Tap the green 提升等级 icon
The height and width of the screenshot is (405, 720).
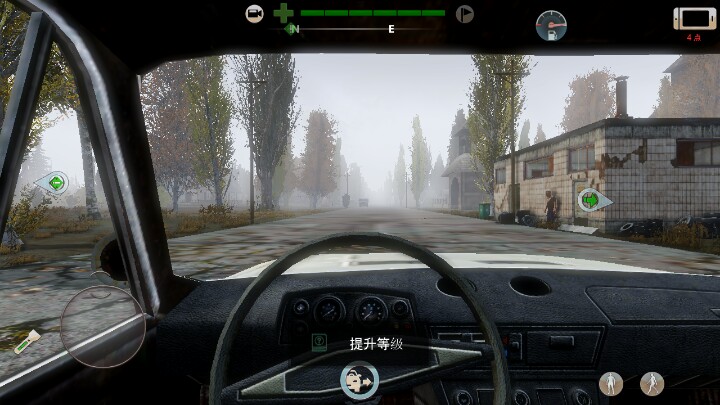320,343
